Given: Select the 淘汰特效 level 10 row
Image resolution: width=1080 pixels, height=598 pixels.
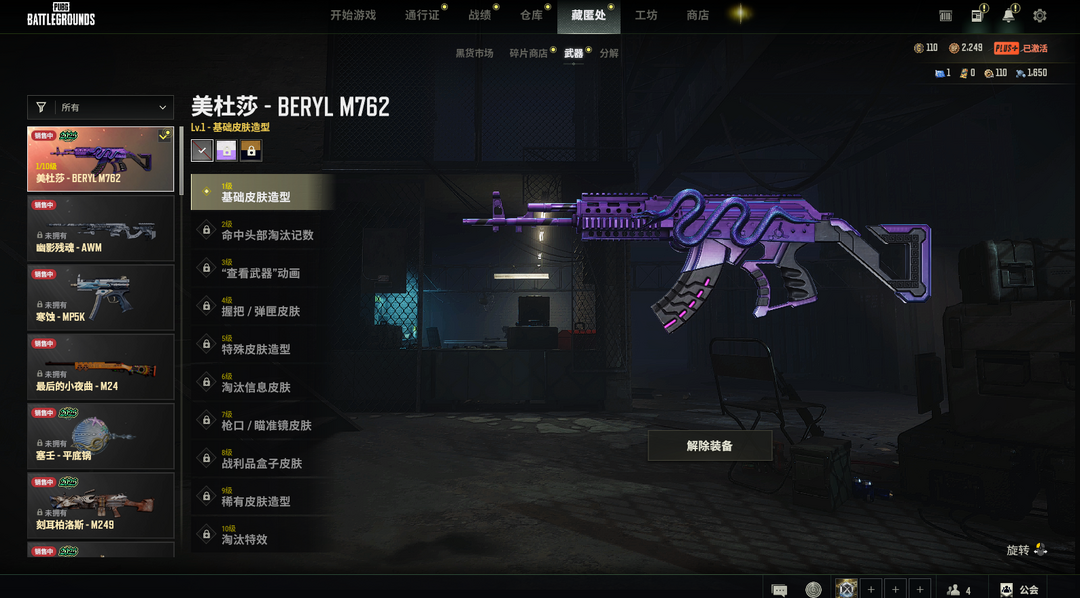Looking at the screenshot, I should [262, 535].
